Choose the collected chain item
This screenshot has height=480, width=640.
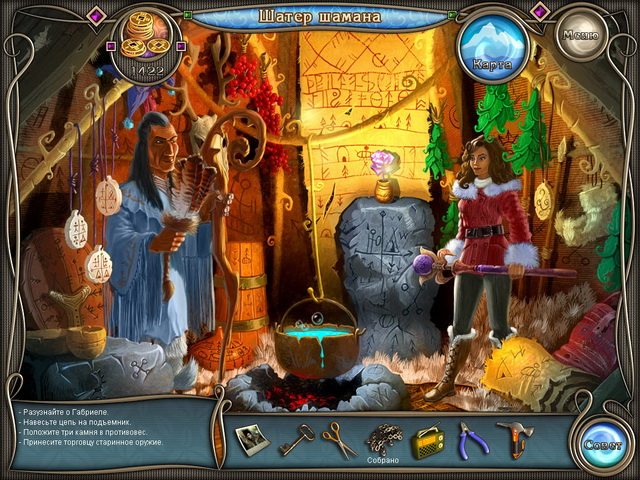point(383,438)
